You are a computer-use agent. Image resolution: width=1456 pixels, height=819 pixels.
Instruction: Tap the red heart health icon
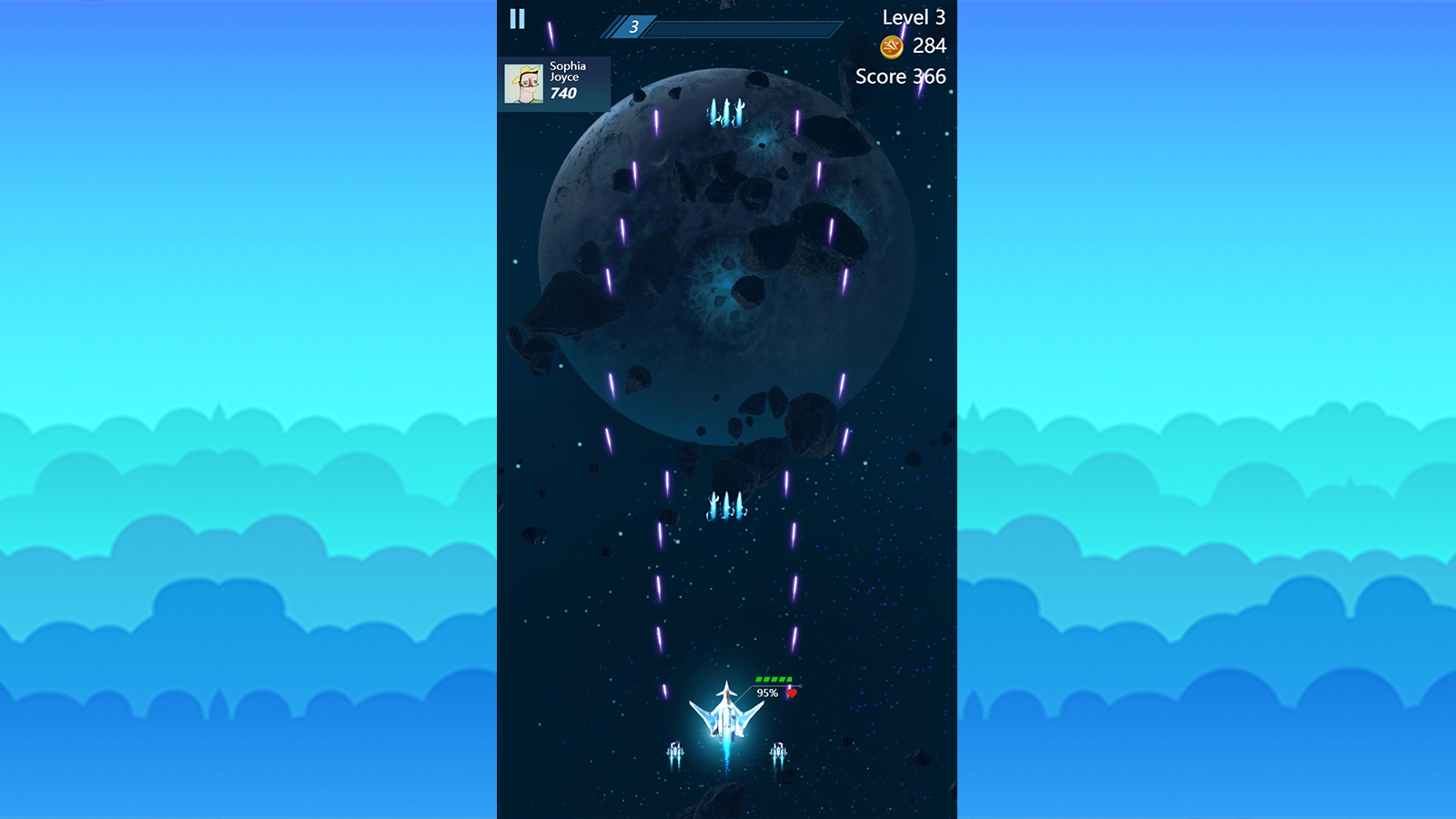[790, 692]
